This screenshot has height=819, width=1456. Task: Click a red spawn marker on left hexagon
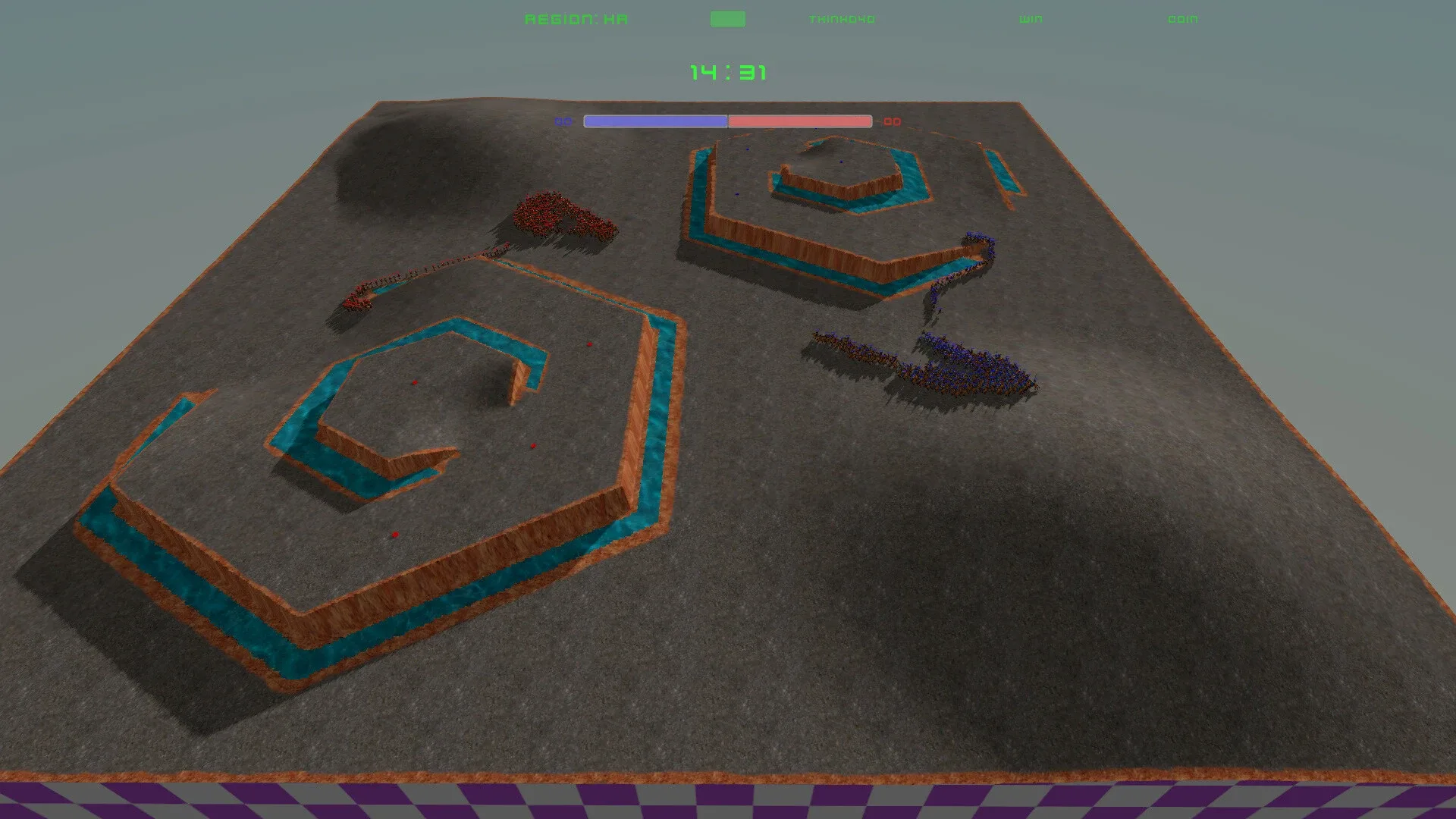pos(415,381)
